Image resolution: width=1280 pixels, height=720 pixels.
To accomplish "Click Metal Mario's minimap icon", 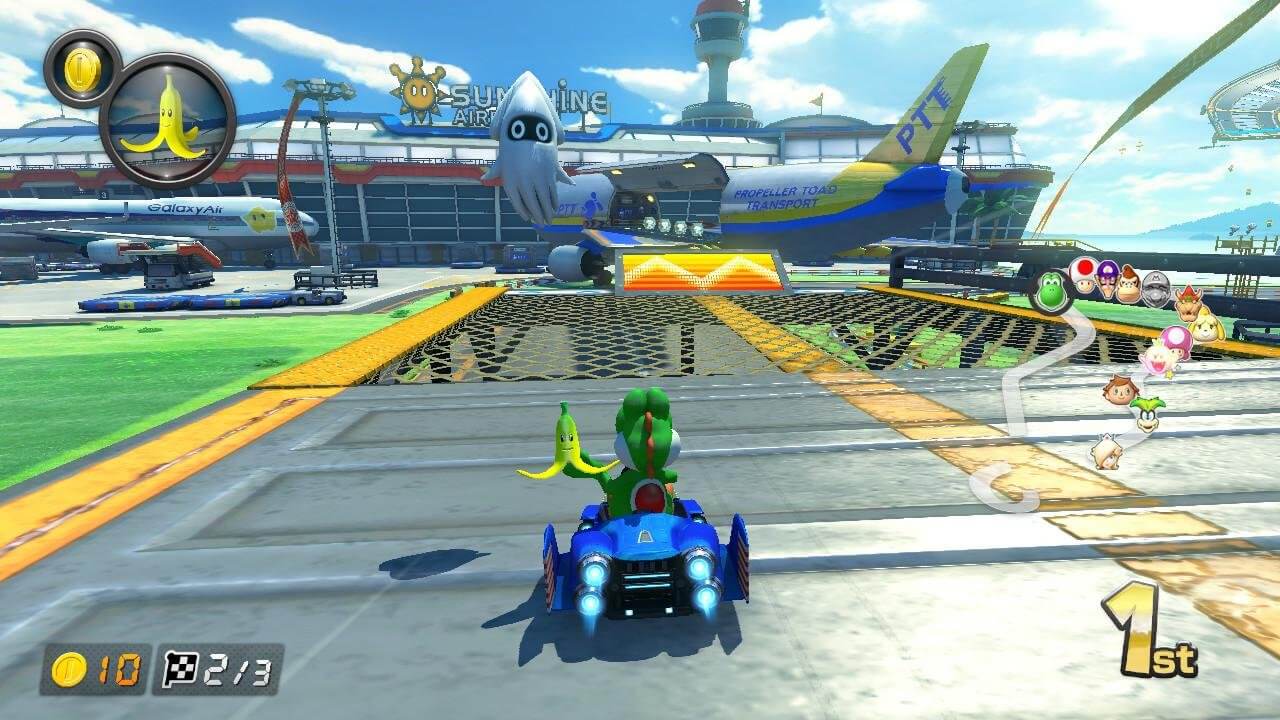I will click(x=1154, y=289).
